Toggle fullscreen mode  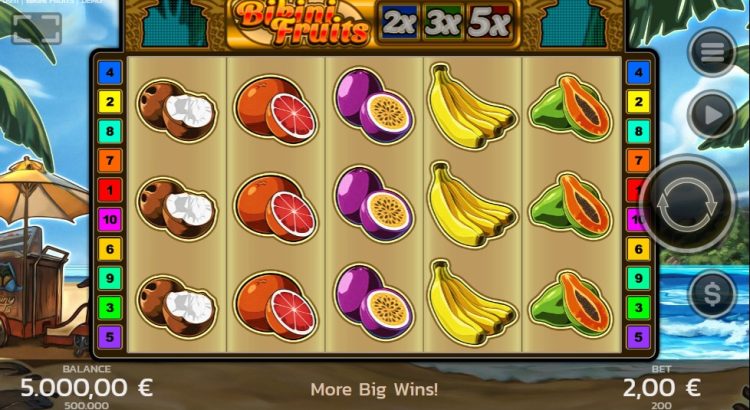point(37,30)
